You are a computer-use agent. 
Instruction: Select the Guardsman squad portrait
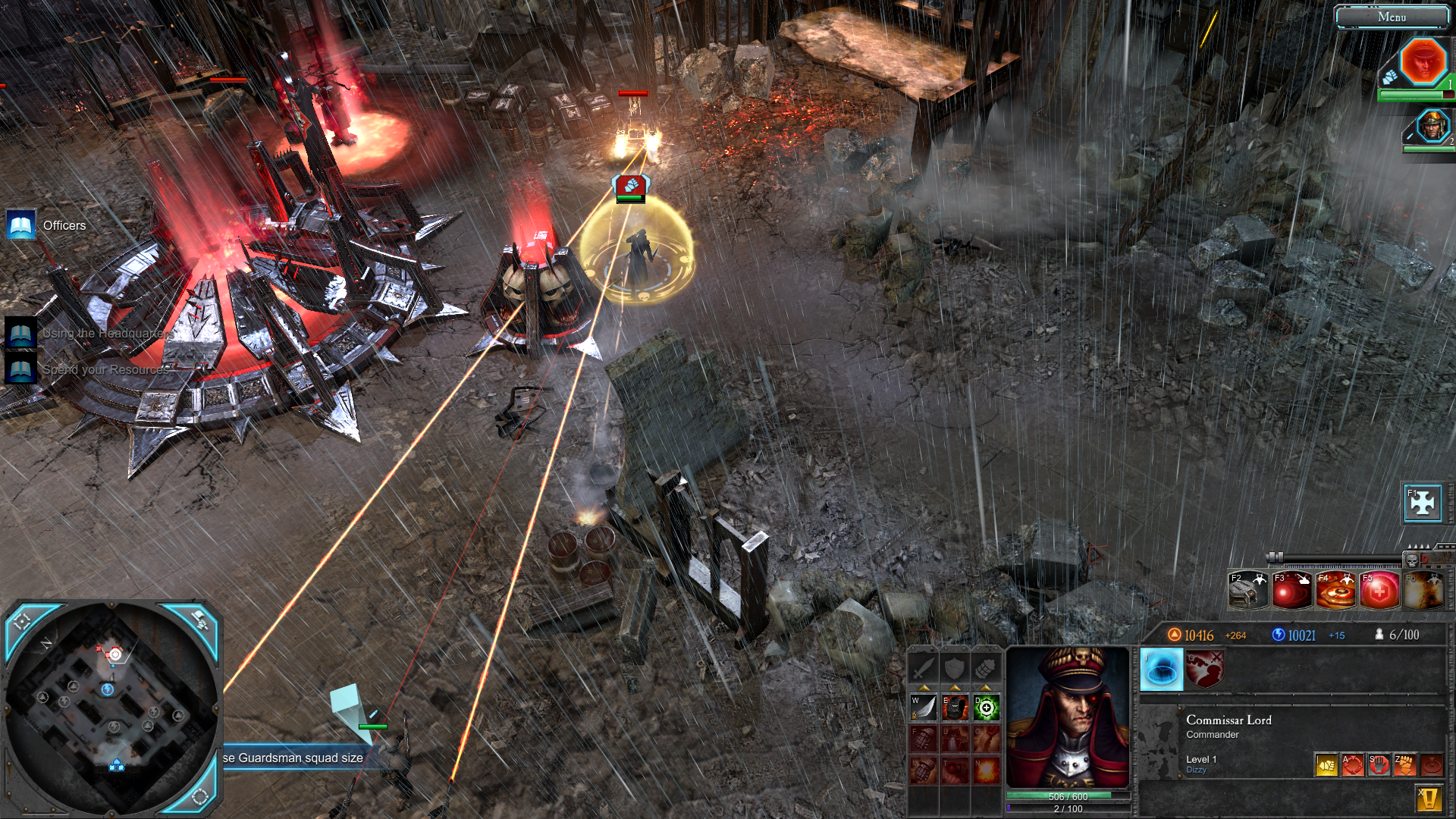(1432, 126)
